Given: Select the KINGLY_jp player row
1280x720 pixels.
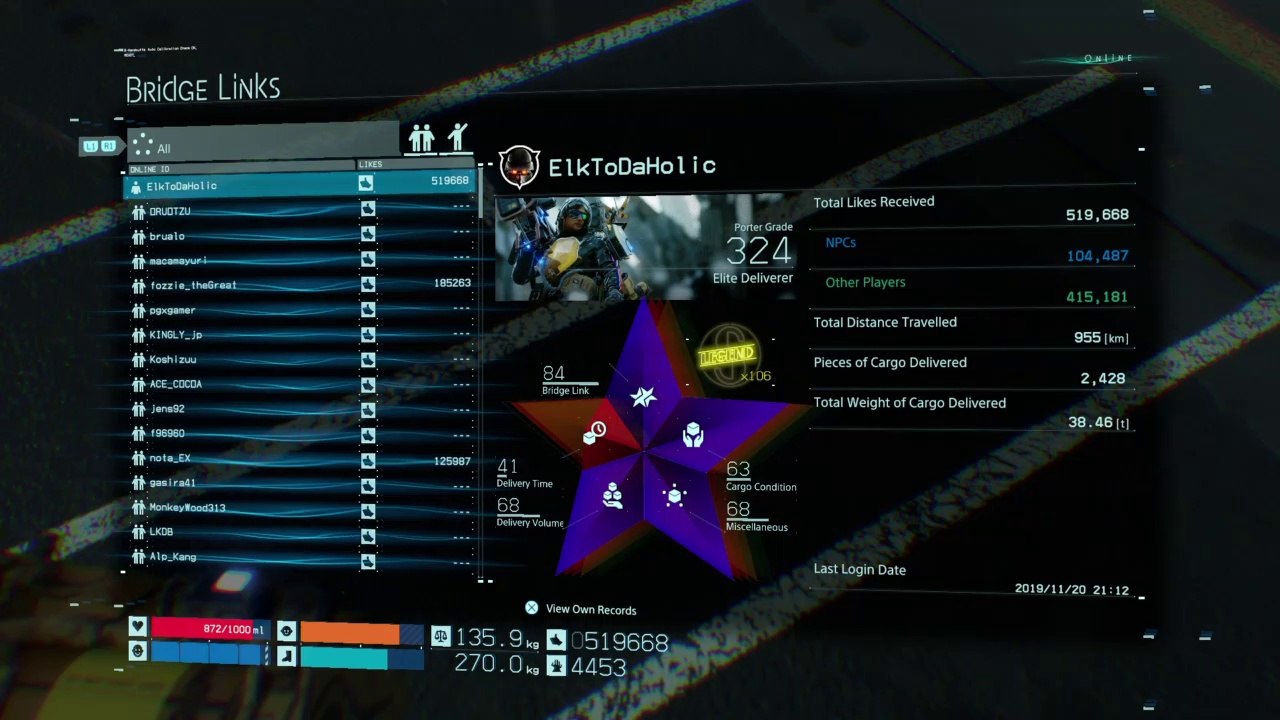Looking at the screenshot, I should [176, 335].
